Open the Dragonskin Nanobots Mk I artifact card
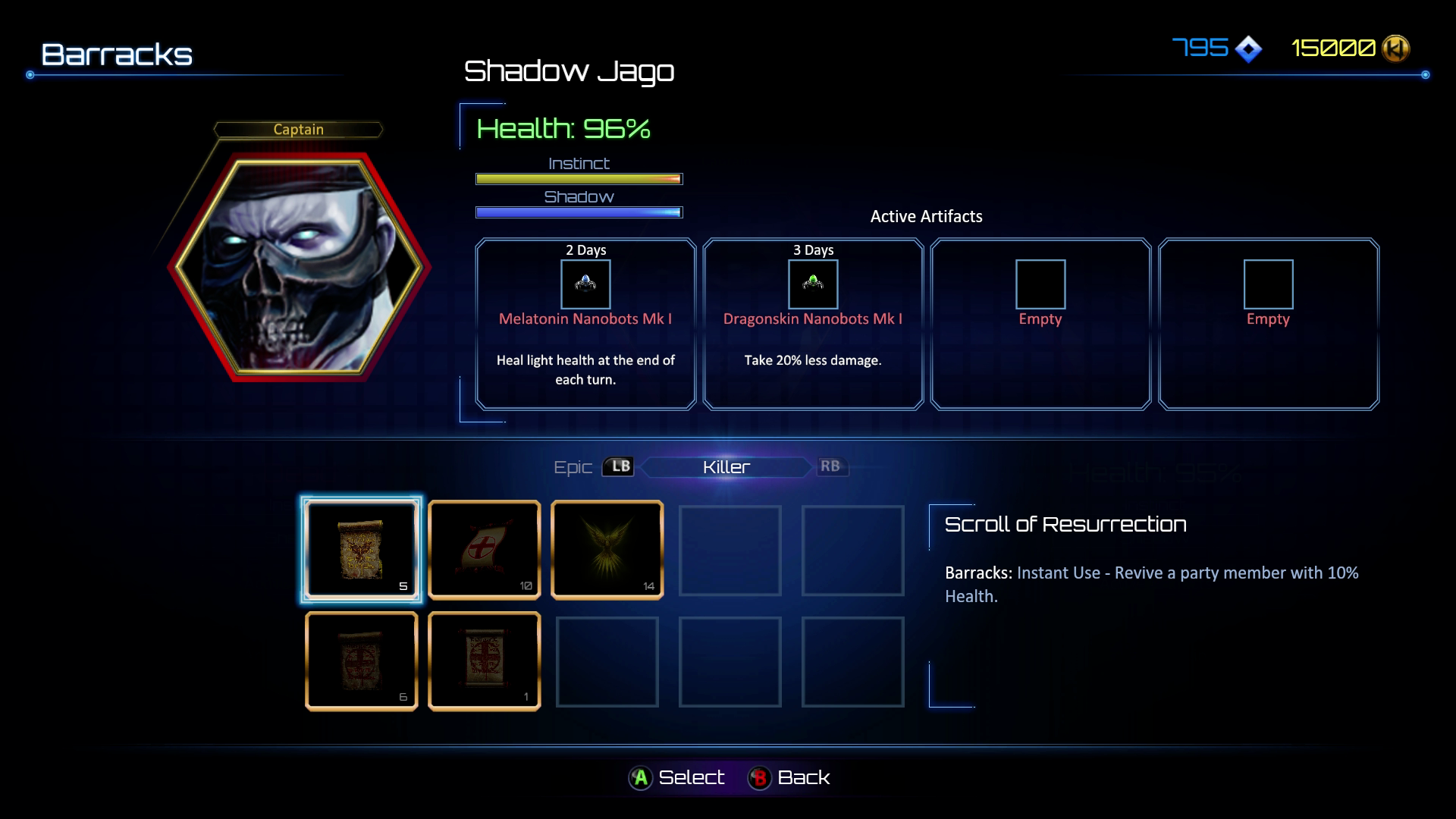The width and height of the screenshot is (1456, 819). click(813, 324)
